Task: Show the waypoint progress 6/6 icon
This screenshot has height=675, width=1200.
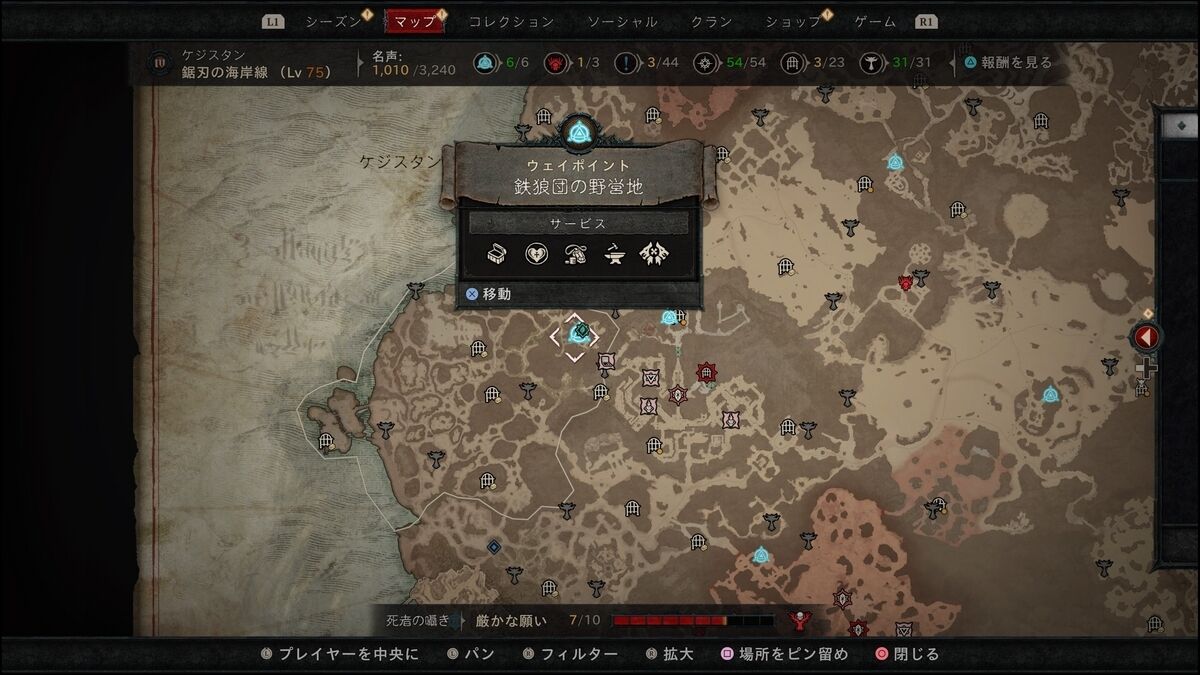Action: [x=485, y=63]
